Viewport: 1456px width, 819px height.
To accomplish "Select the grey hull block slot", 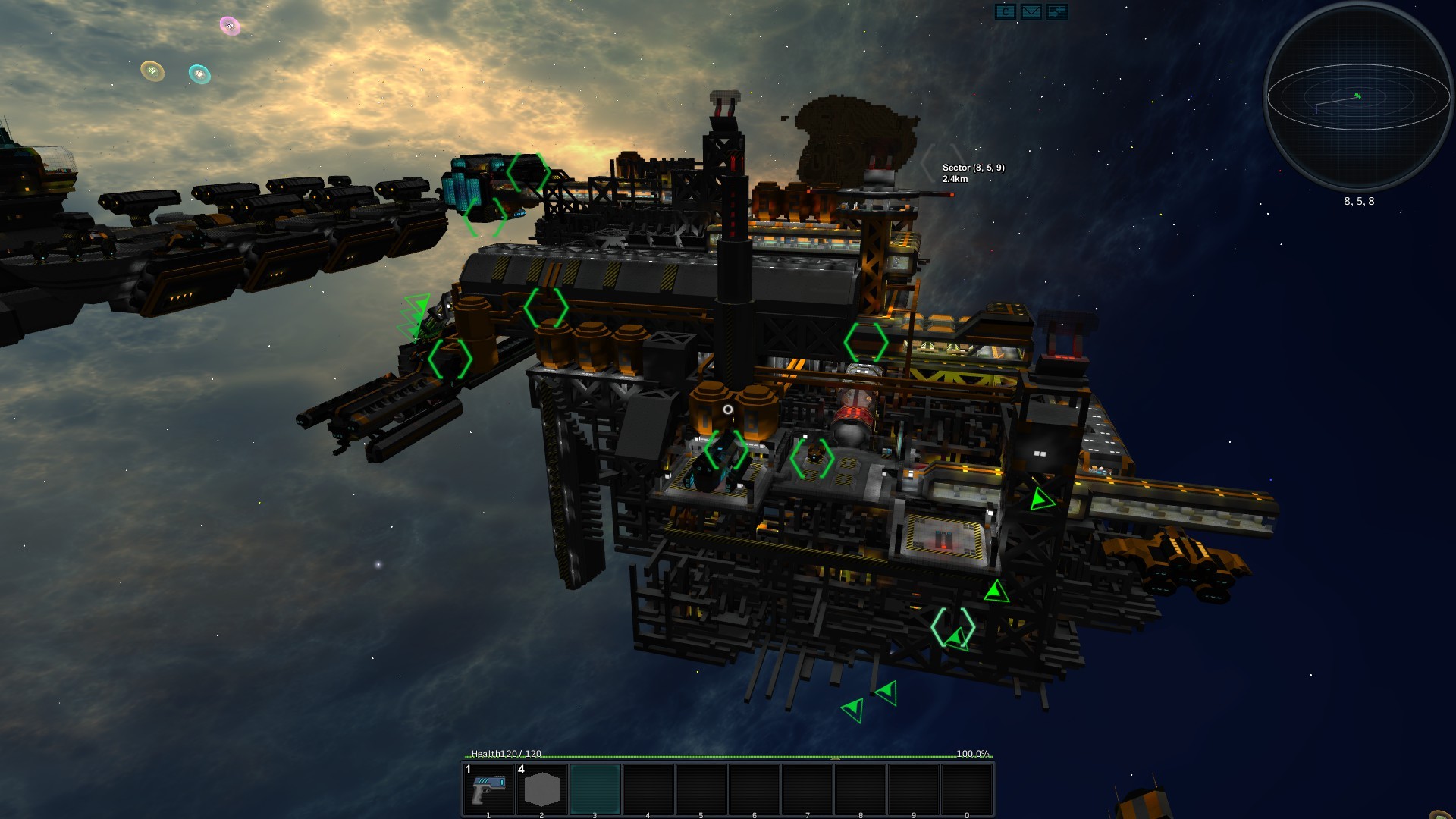I will [541, 789].
